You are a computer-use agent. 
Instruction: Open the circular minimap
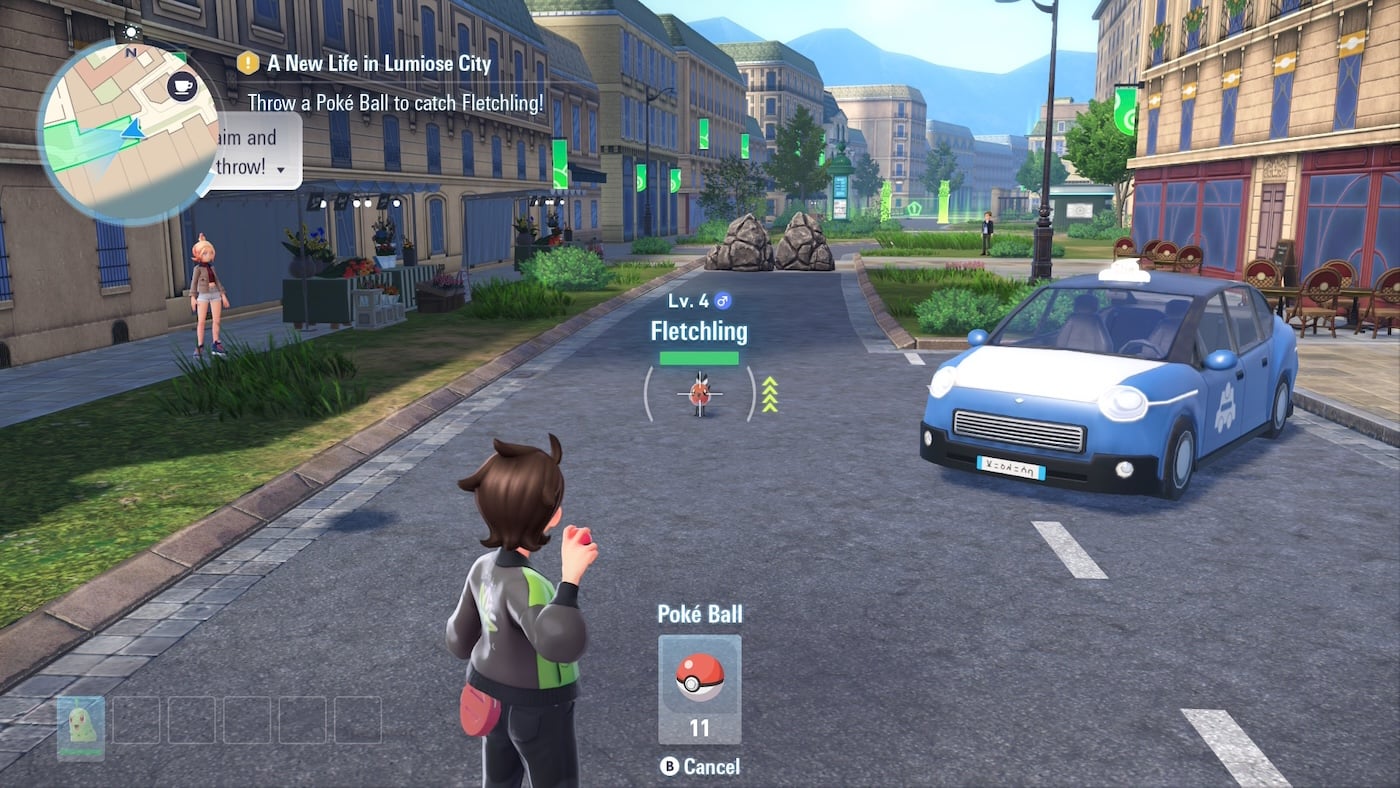tap(127, 132)
